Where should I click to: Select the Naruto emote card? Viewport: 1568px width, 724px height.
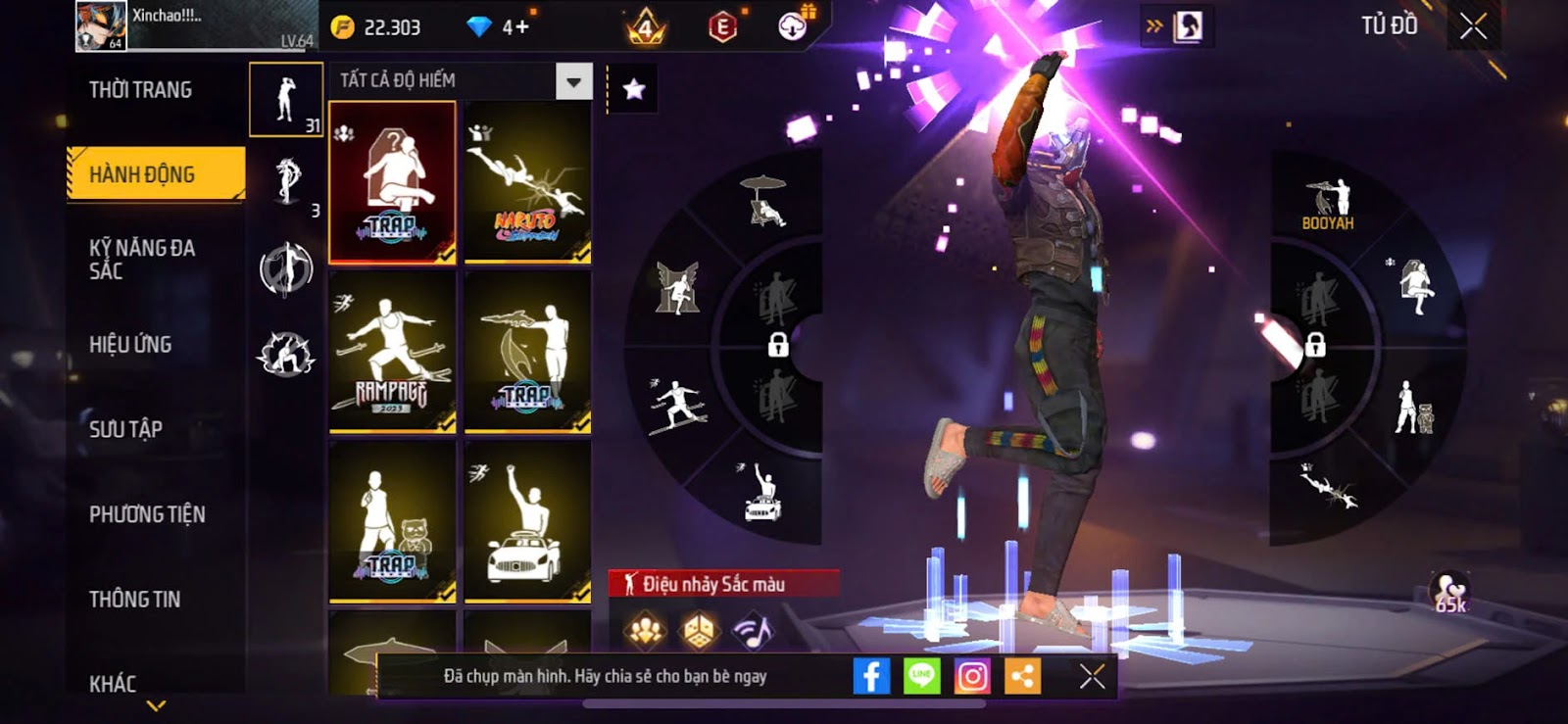click(x=527, y=182)
